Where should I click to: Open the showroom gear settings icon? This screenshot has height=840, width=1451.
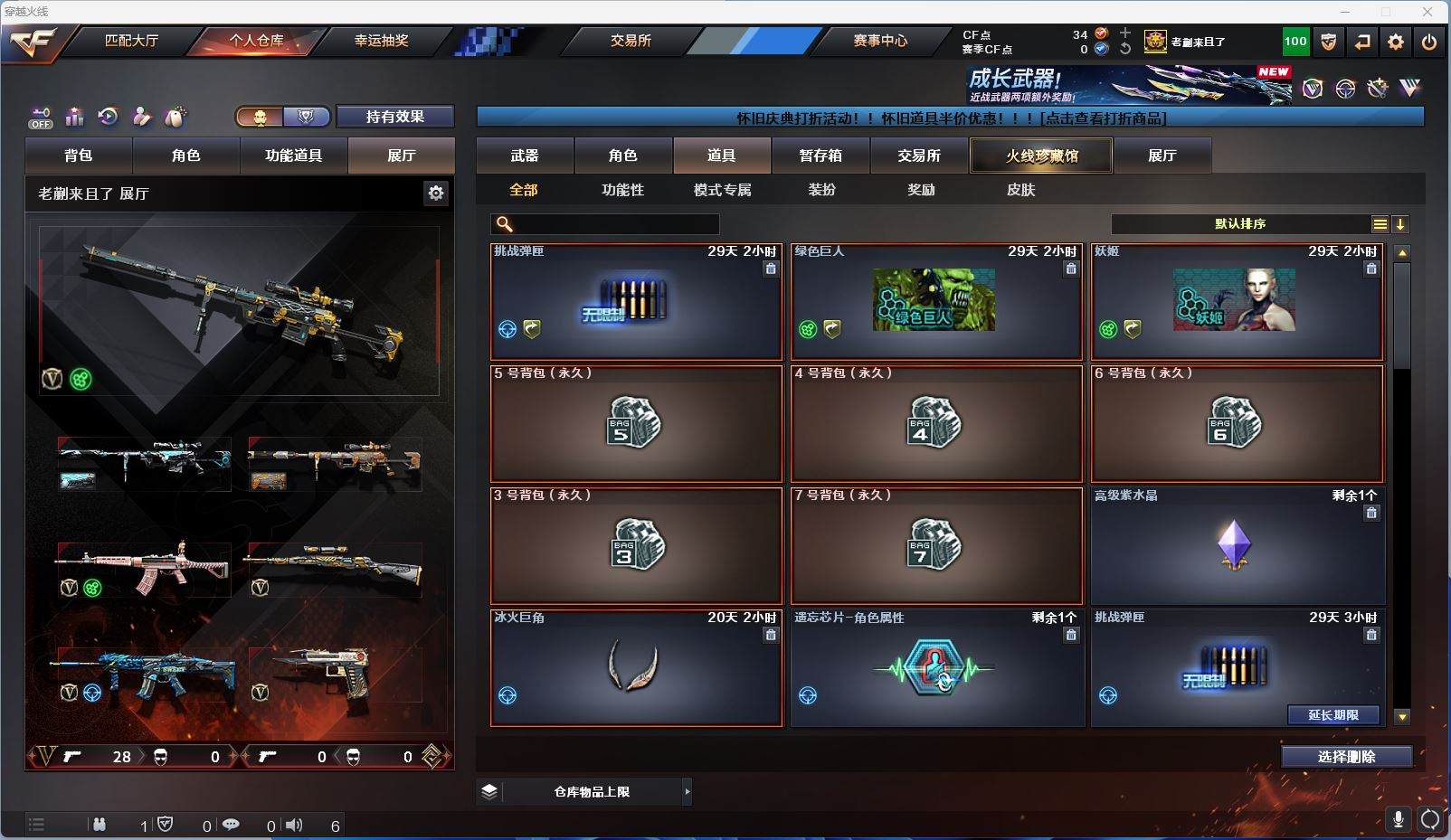tap(436, 193)
